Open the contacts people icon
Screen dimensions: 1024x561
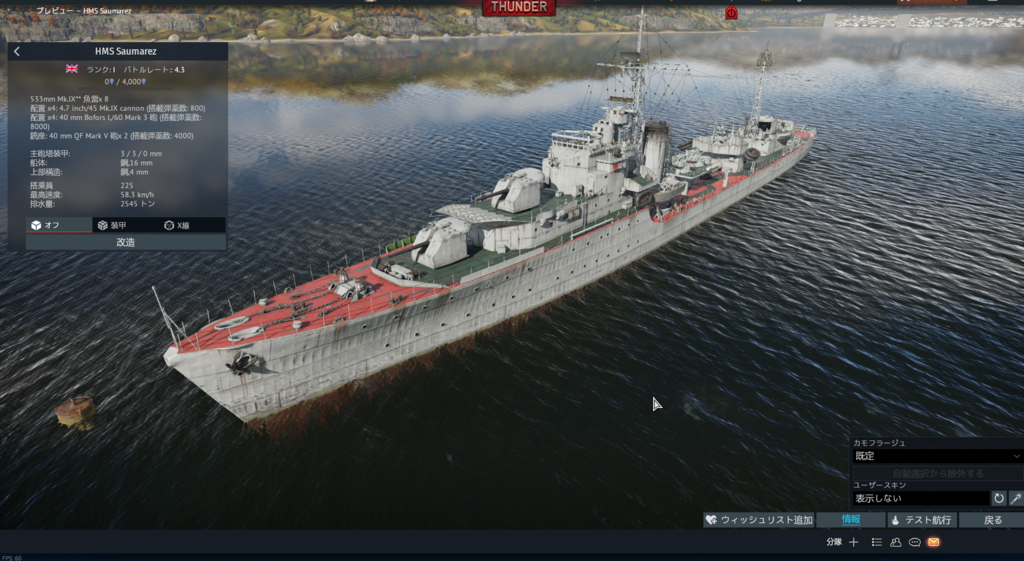(895, 542)
